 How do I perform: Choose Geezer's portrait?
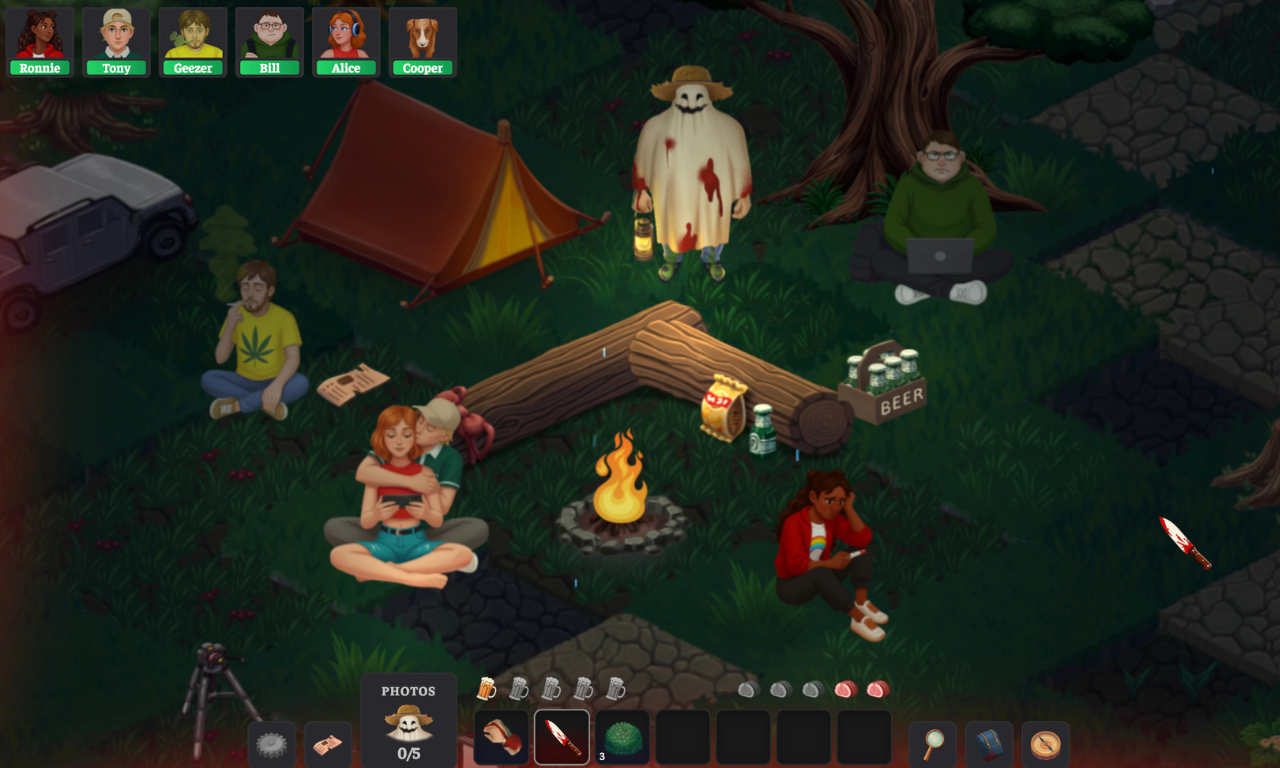193,42
